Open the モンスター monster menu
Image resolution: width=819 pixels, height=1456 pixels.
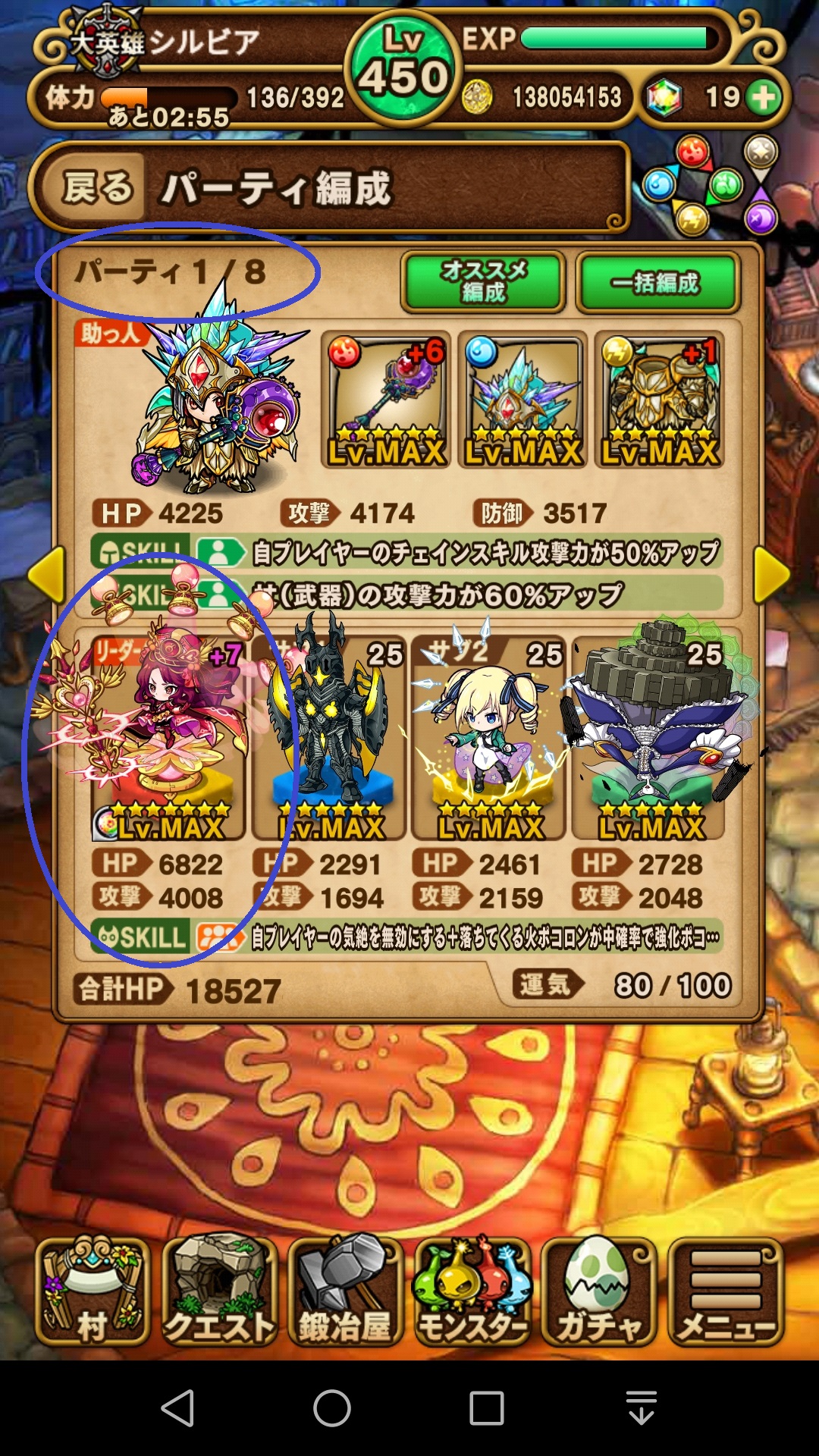click(472, 1291)
